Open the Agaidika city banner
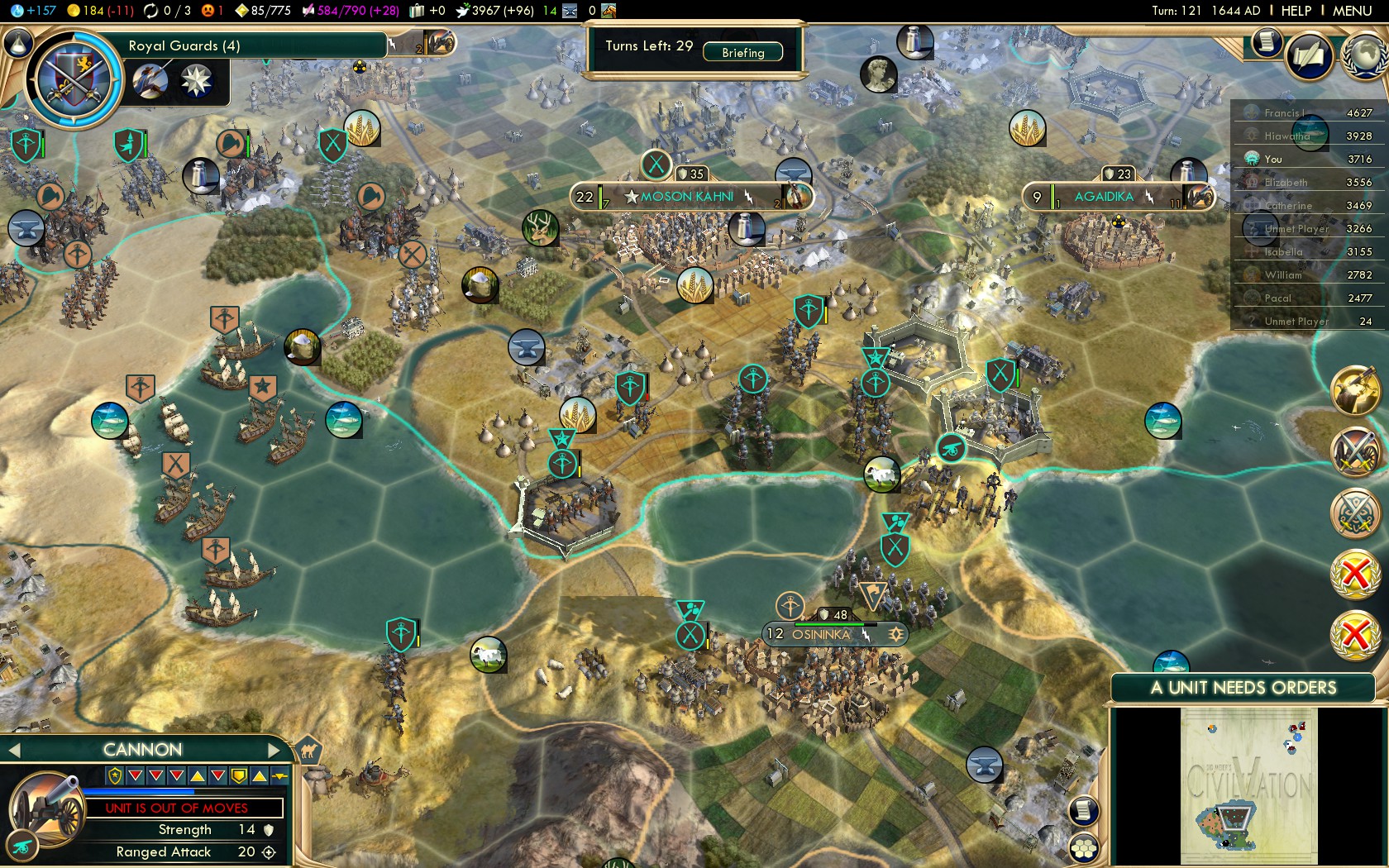This screenshot has height=868, width=1389. tap(1104, 197)
